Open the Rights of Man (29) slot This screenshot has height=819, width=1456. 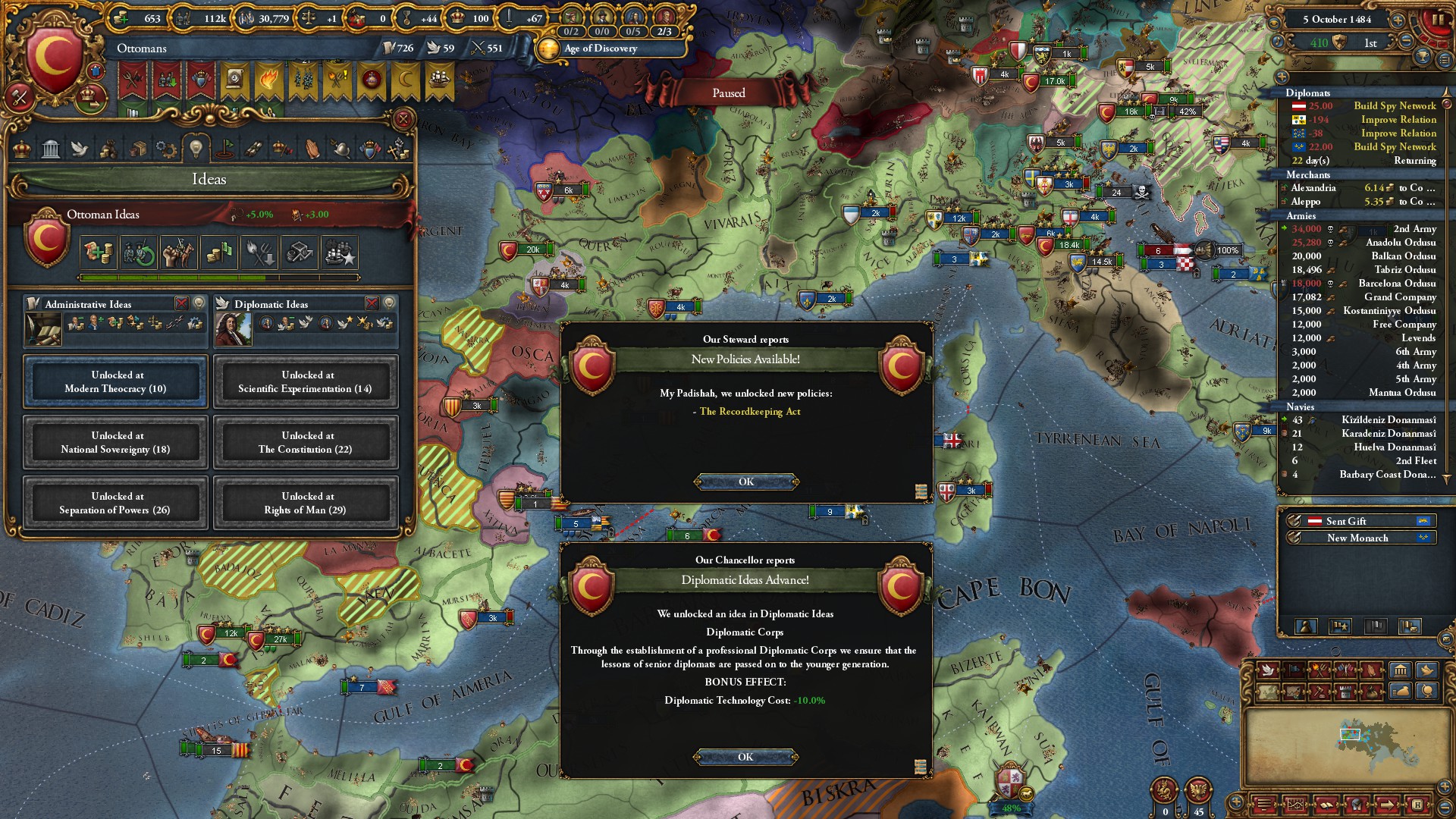point(305,503)
